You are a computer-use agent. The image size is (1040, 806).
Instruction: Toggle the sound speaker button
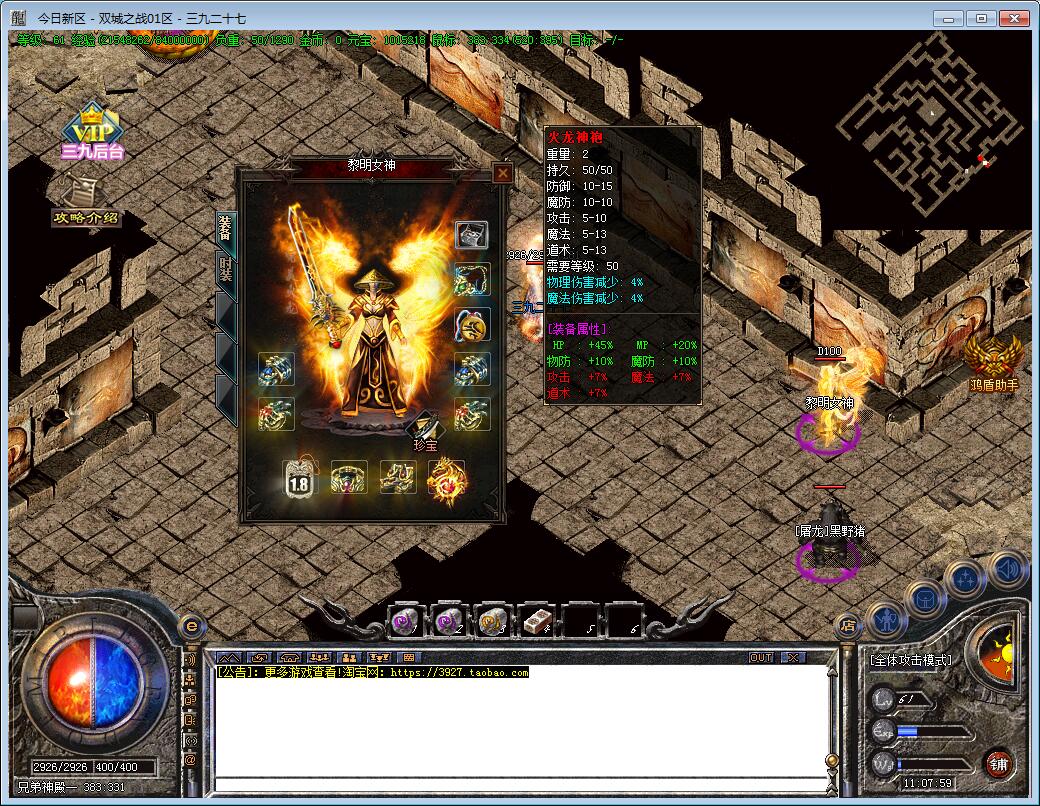pos(1008,569)
